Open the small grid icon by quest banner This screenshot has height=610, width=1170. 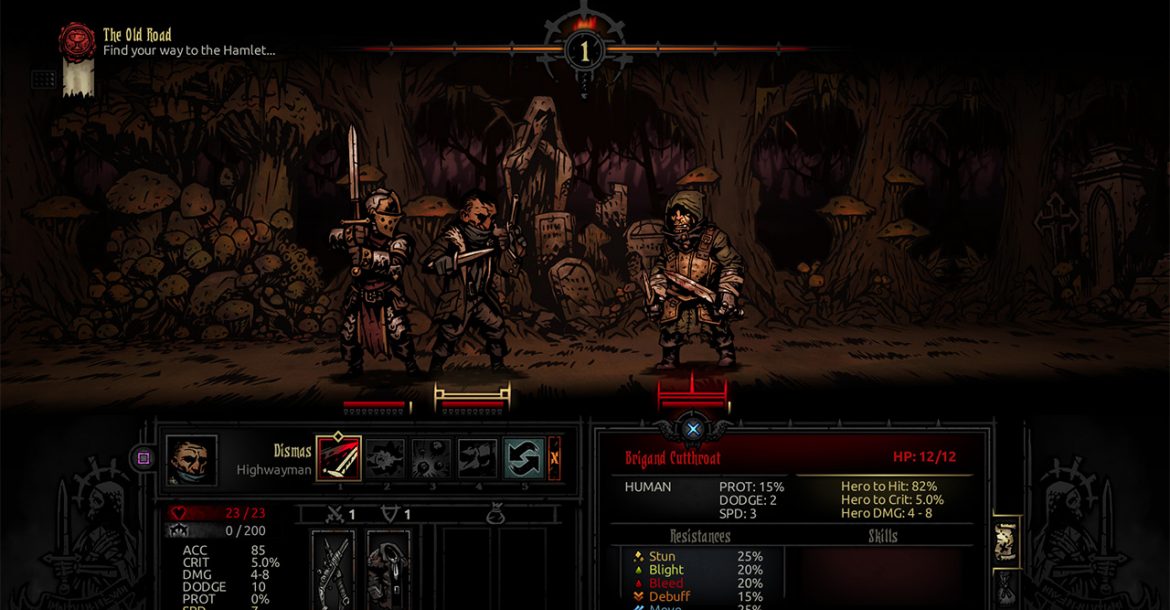pos(43,78)
